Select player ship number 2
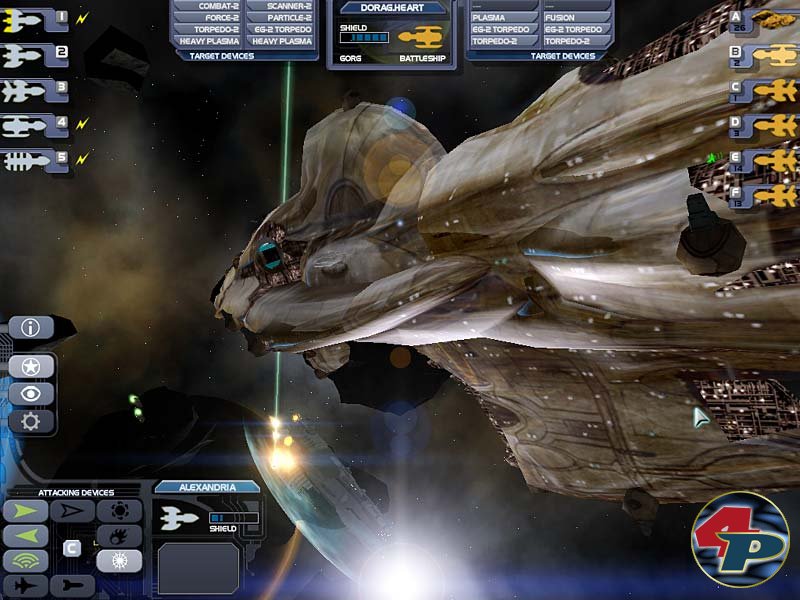This screenshot has width=800, height=600. tap(33, 54)
